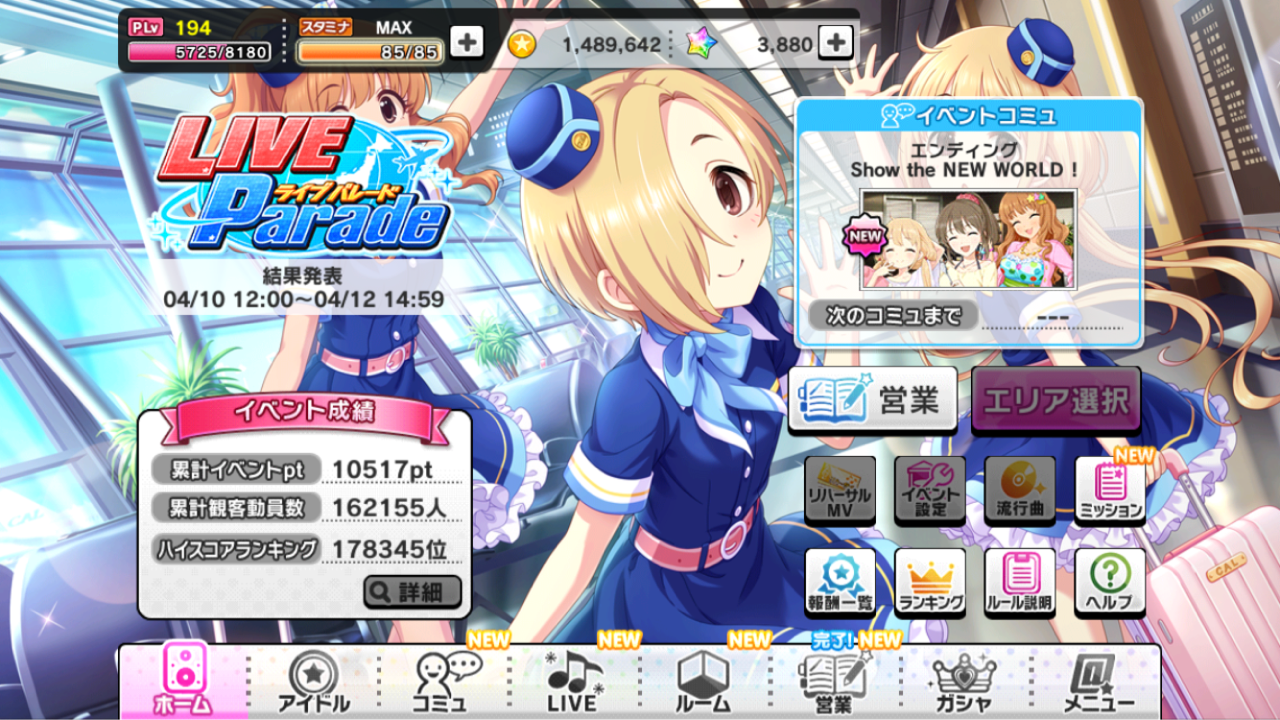This screenshot has height=720, width=1280.
Task: Read the ルール説明 rules icon
Action: (1018, 581)
